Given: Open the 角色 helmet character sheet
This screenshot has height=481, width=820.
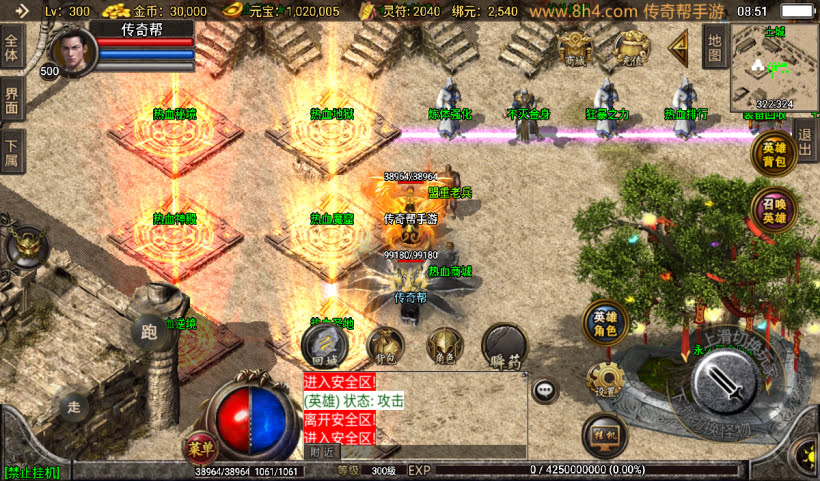Looking at the screenshot, I should click(444, 346).
